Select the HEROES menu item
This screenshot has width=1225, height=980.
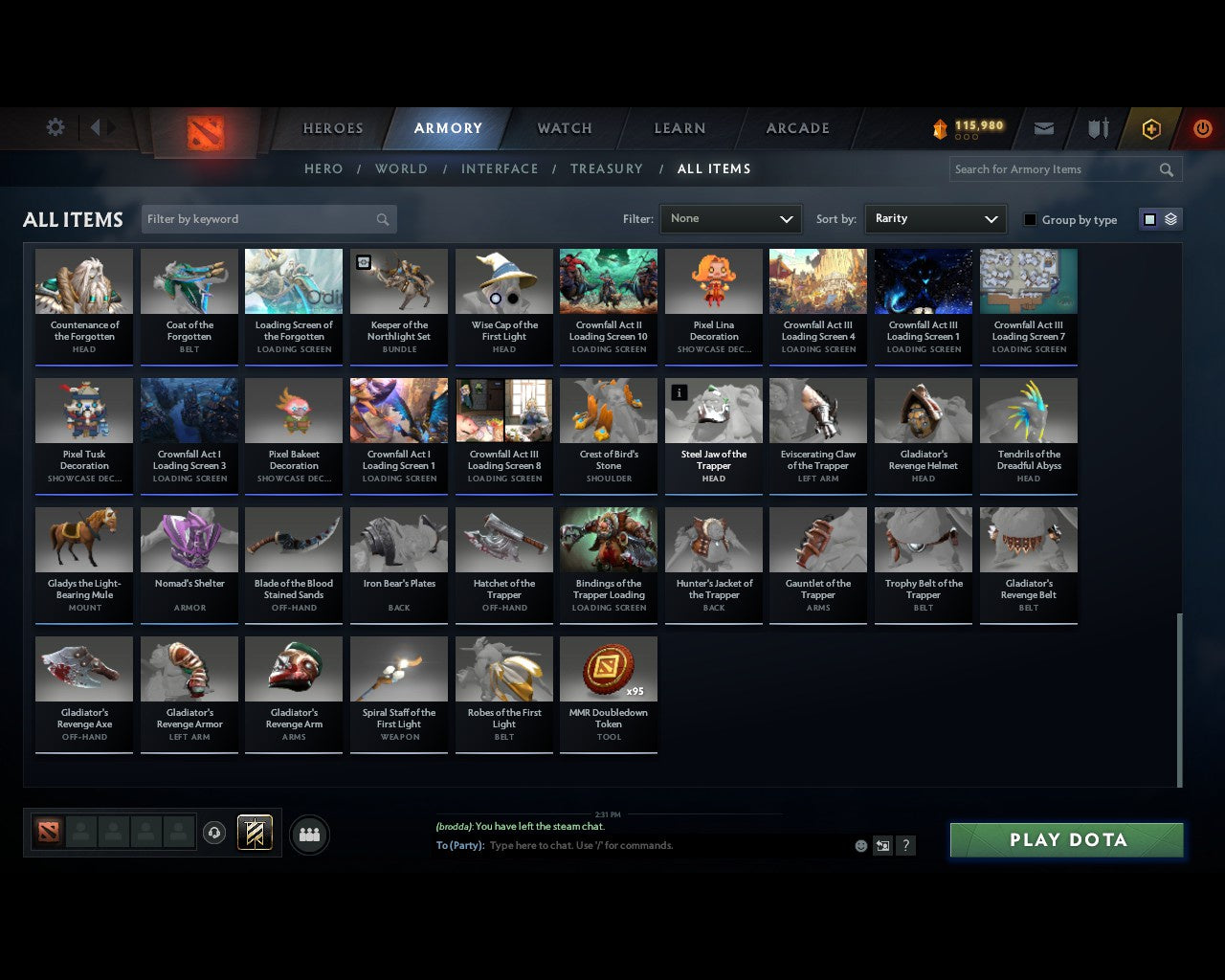click(x=332, y=127)
